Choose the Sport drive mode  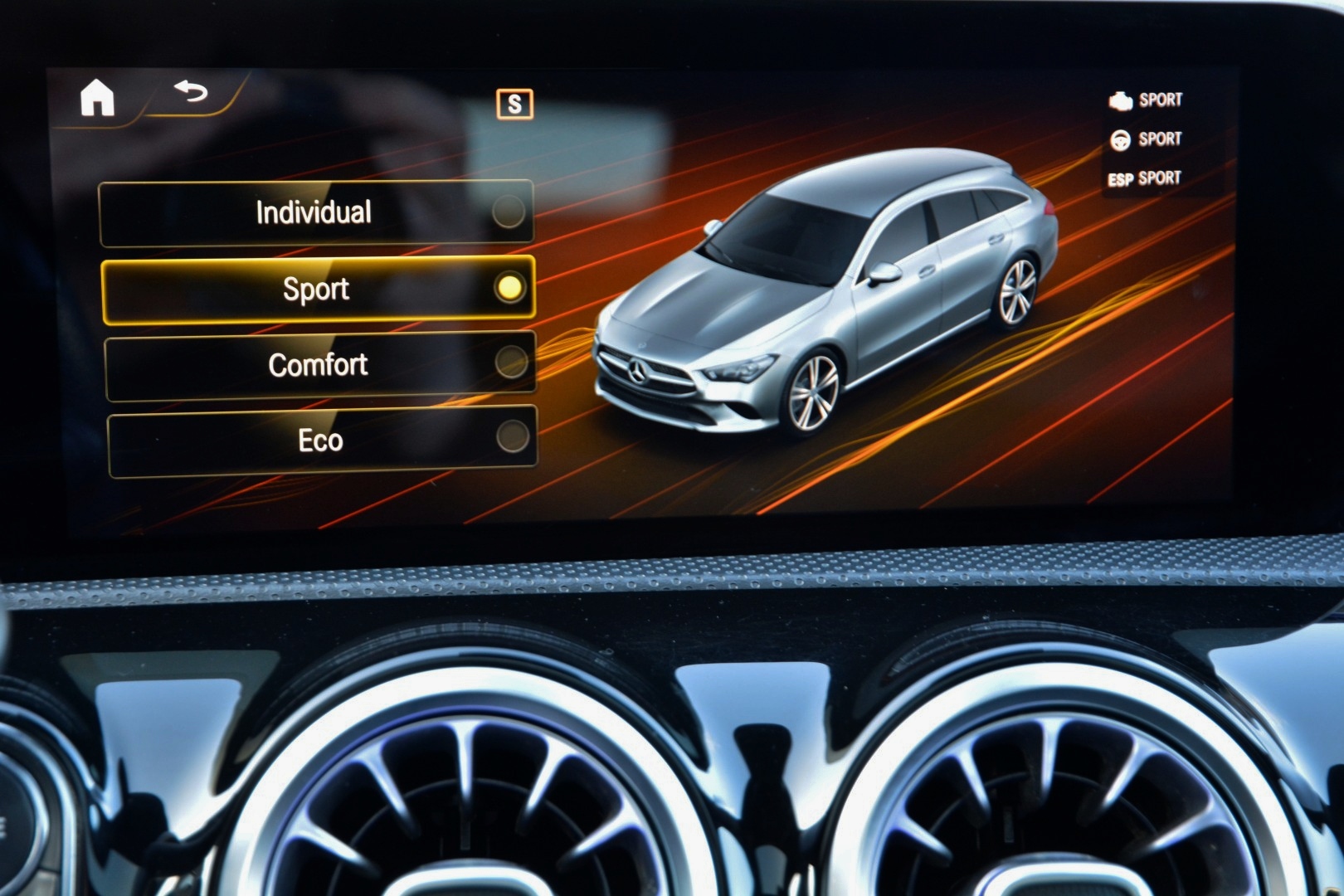(x=318, y=290)
